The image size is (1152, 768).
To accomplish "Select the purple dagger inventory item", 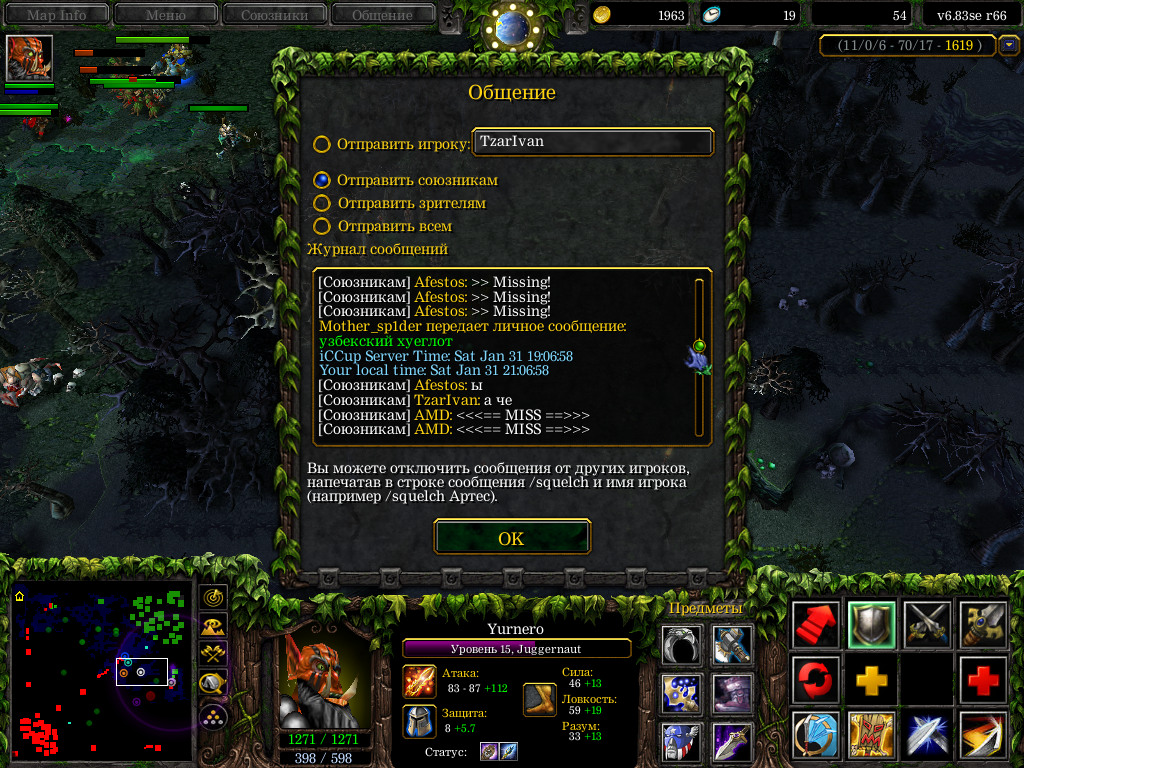I will (x=732, y=742).
